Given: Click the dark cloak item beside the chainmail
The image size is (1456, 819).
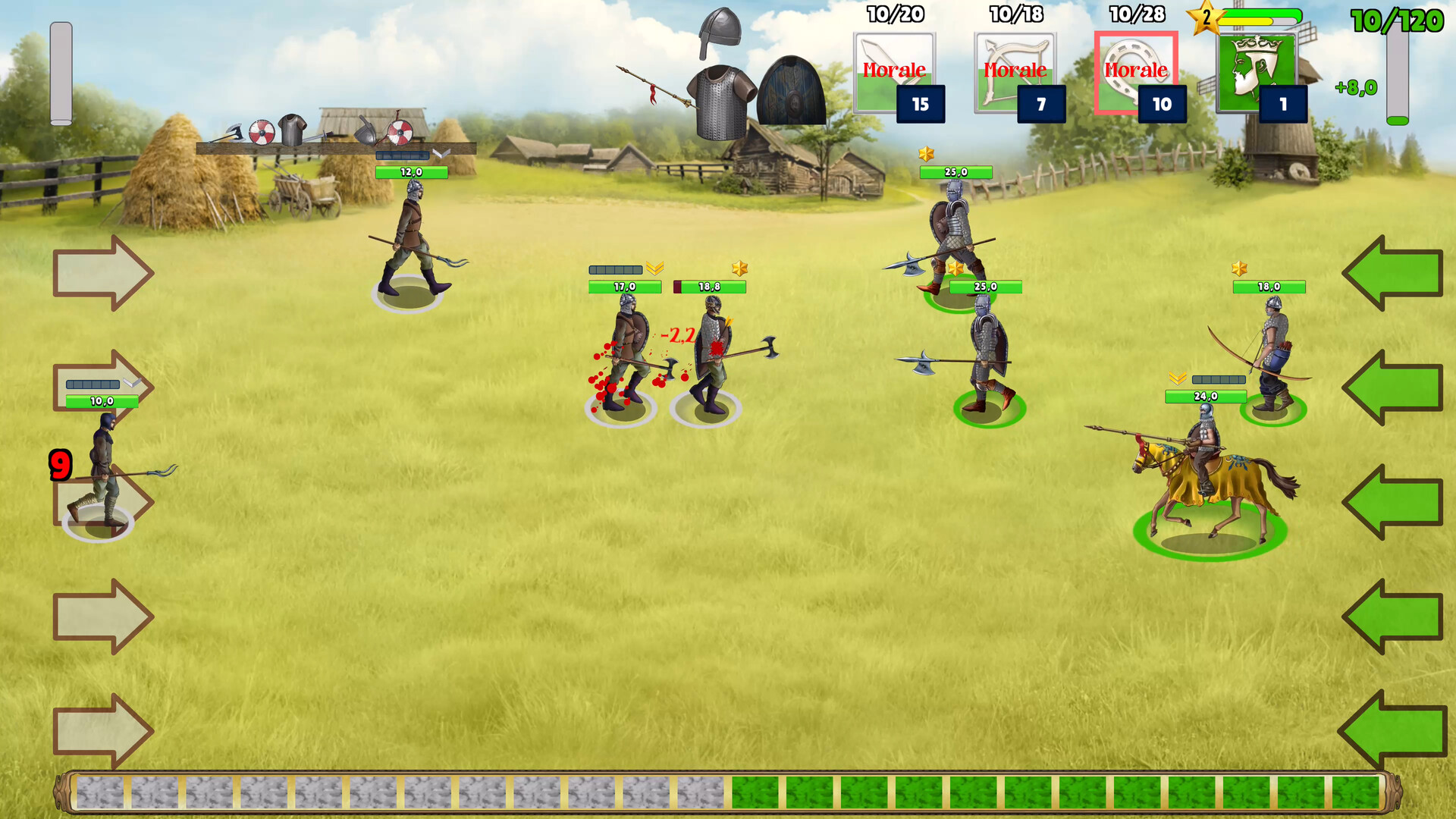Looking at the screenshot, I should pyautogui.click(x=792, y=91).
